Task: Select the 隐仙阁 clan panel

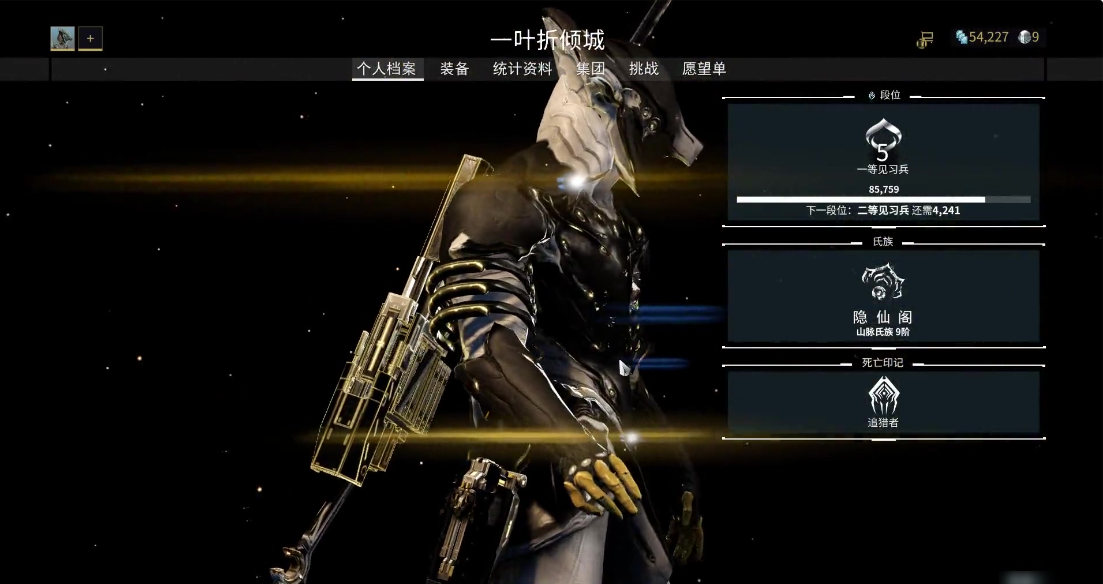Action: [883, 296]
